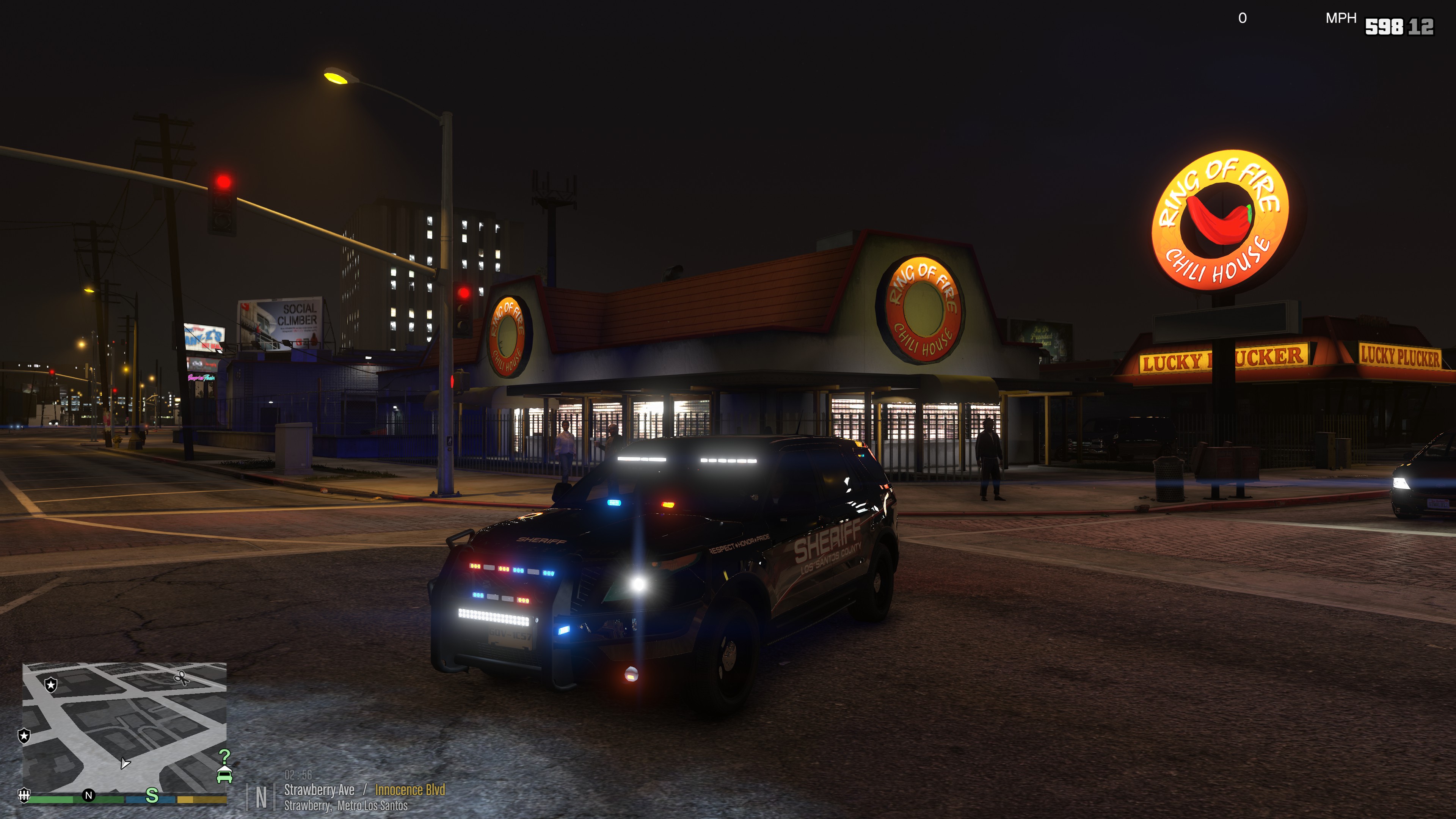The width and height of the screenshot is (1456, 819).
Task: Select the green question mark blip
Action: pyautogui.click(x=224, y=756)
